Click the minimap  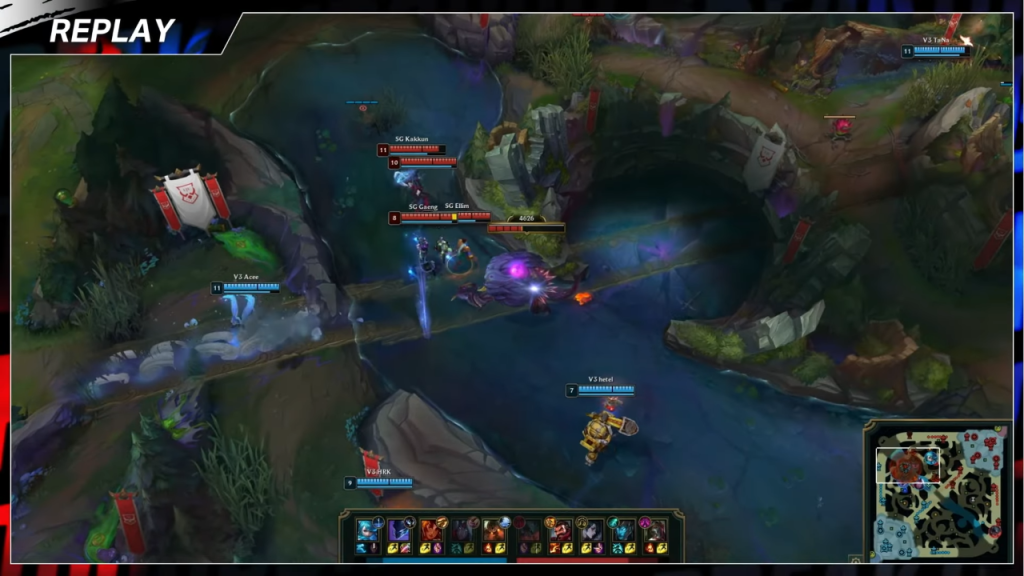938,490
